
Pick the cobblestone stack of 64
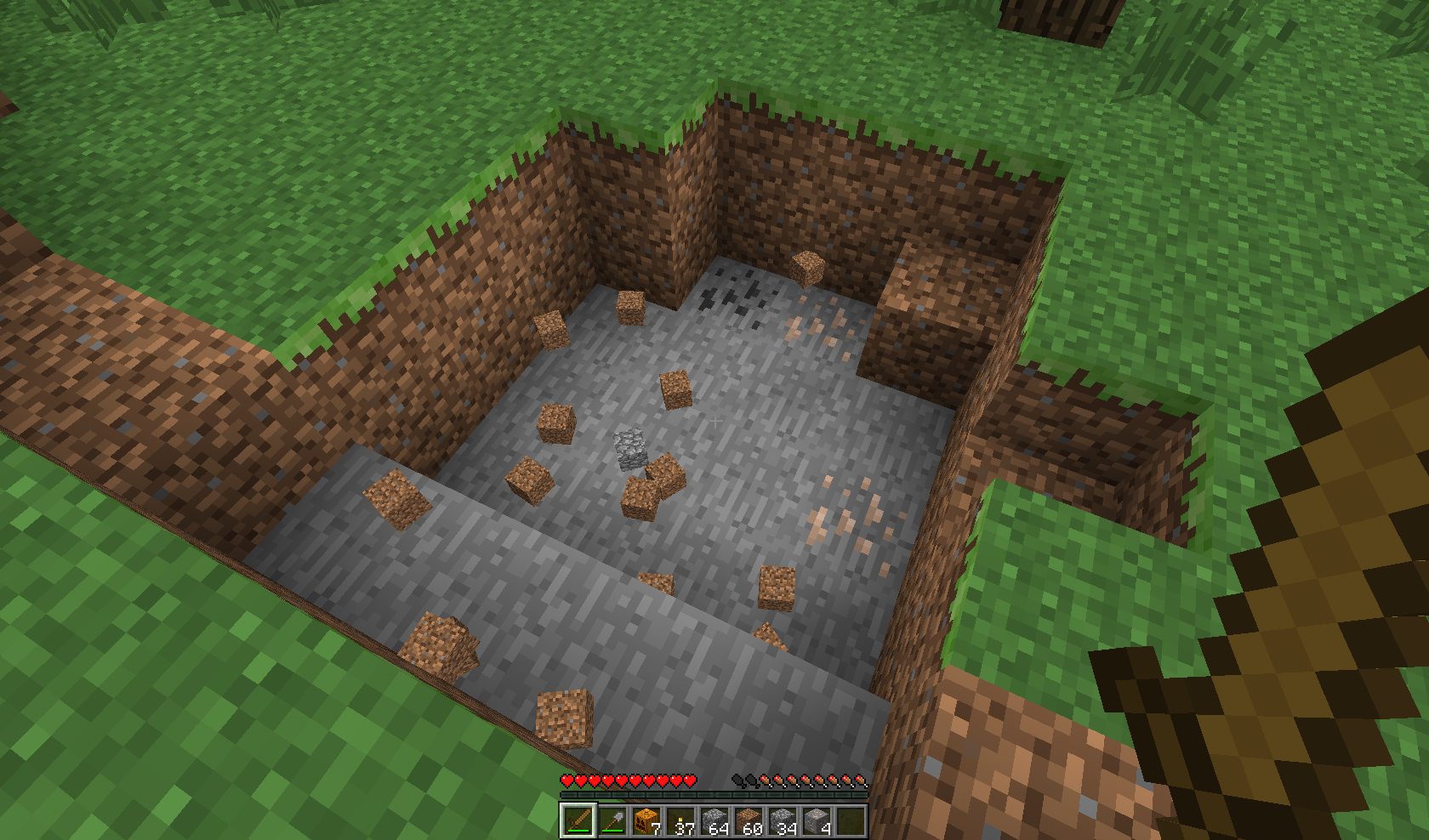pos(714,820)
